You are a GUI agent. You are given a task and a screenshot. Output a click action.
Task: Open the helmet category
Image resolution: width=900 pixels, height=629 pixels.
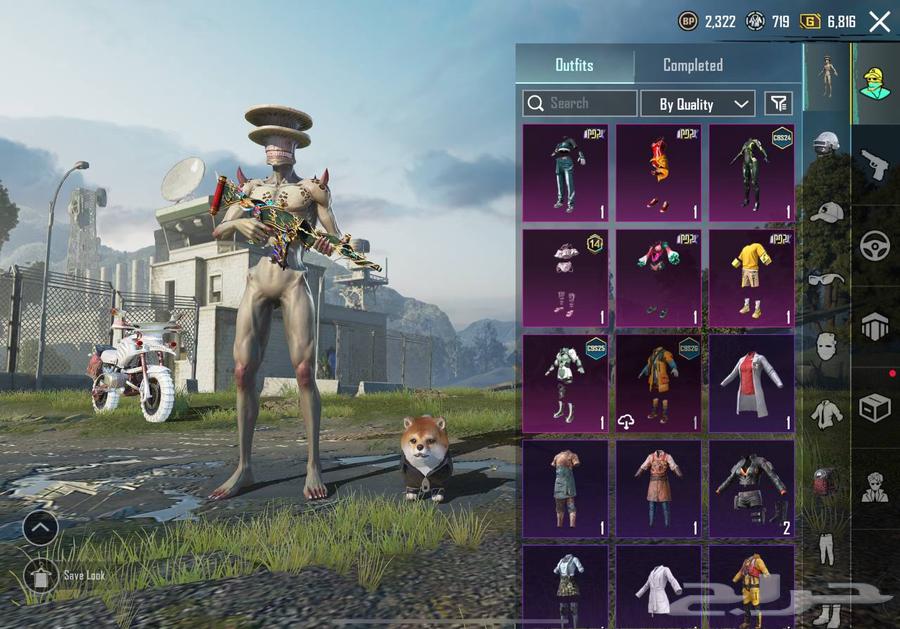[x=826, y=147]
